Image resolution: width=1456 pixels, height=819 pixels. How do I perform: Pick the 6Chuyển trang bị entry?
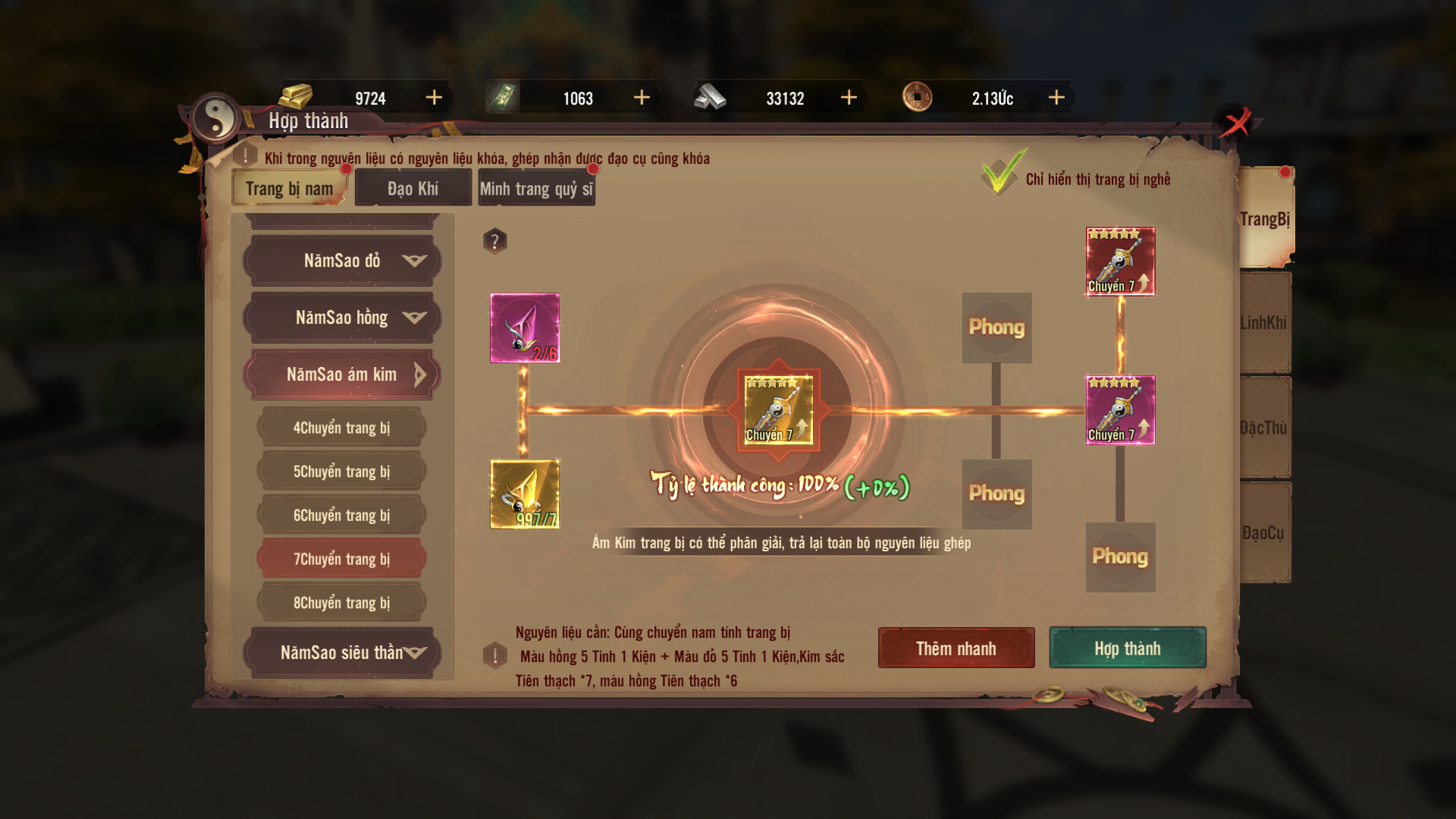click(x=342, y=516)
